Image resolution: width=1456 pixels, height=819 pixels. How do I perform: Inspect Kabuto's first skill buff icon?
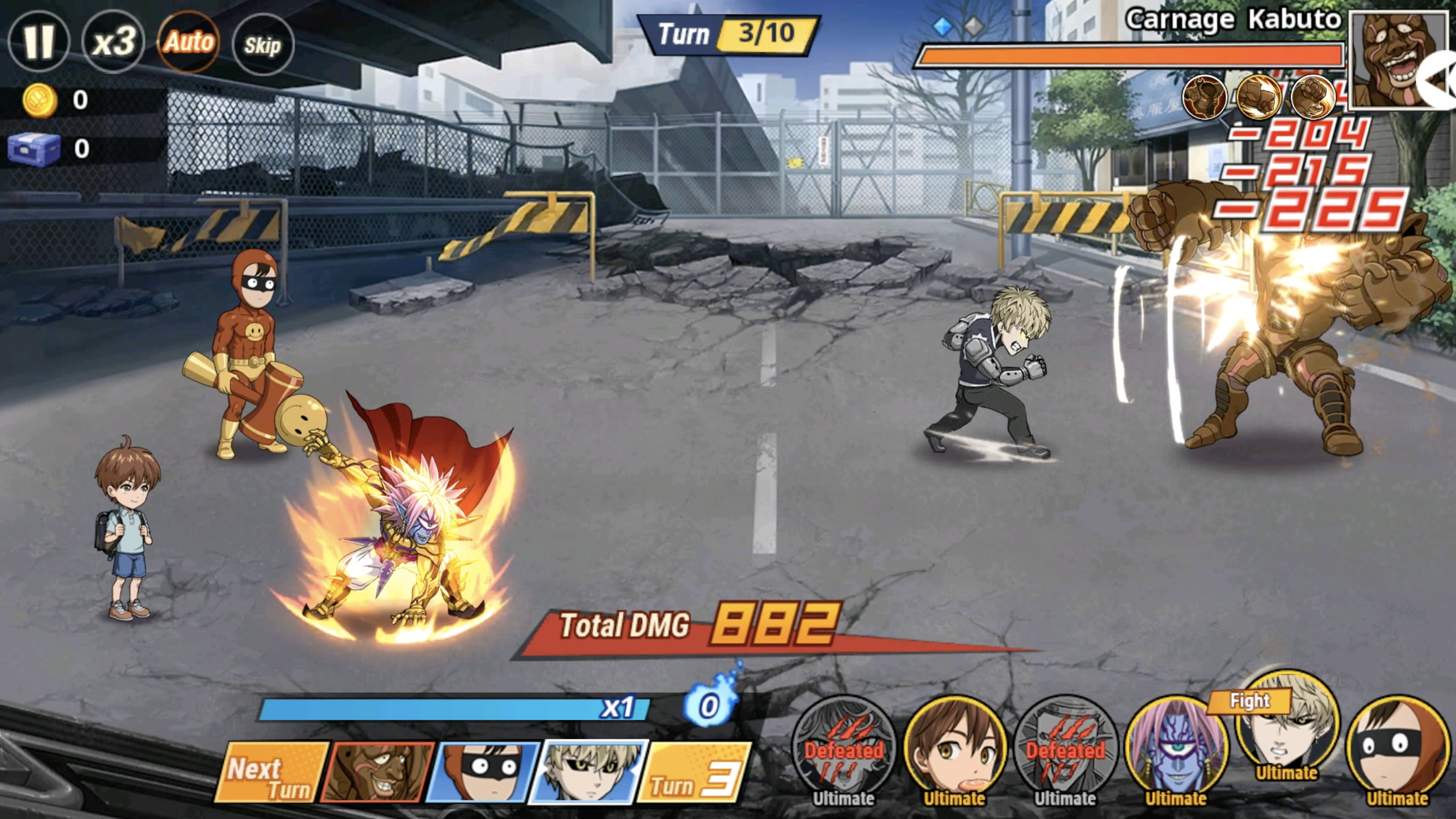coord(1205,97)
